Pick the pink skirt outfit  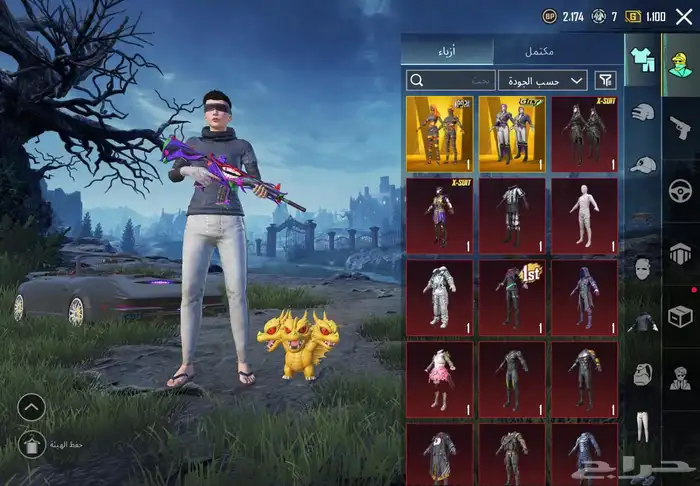click(440, 379)
